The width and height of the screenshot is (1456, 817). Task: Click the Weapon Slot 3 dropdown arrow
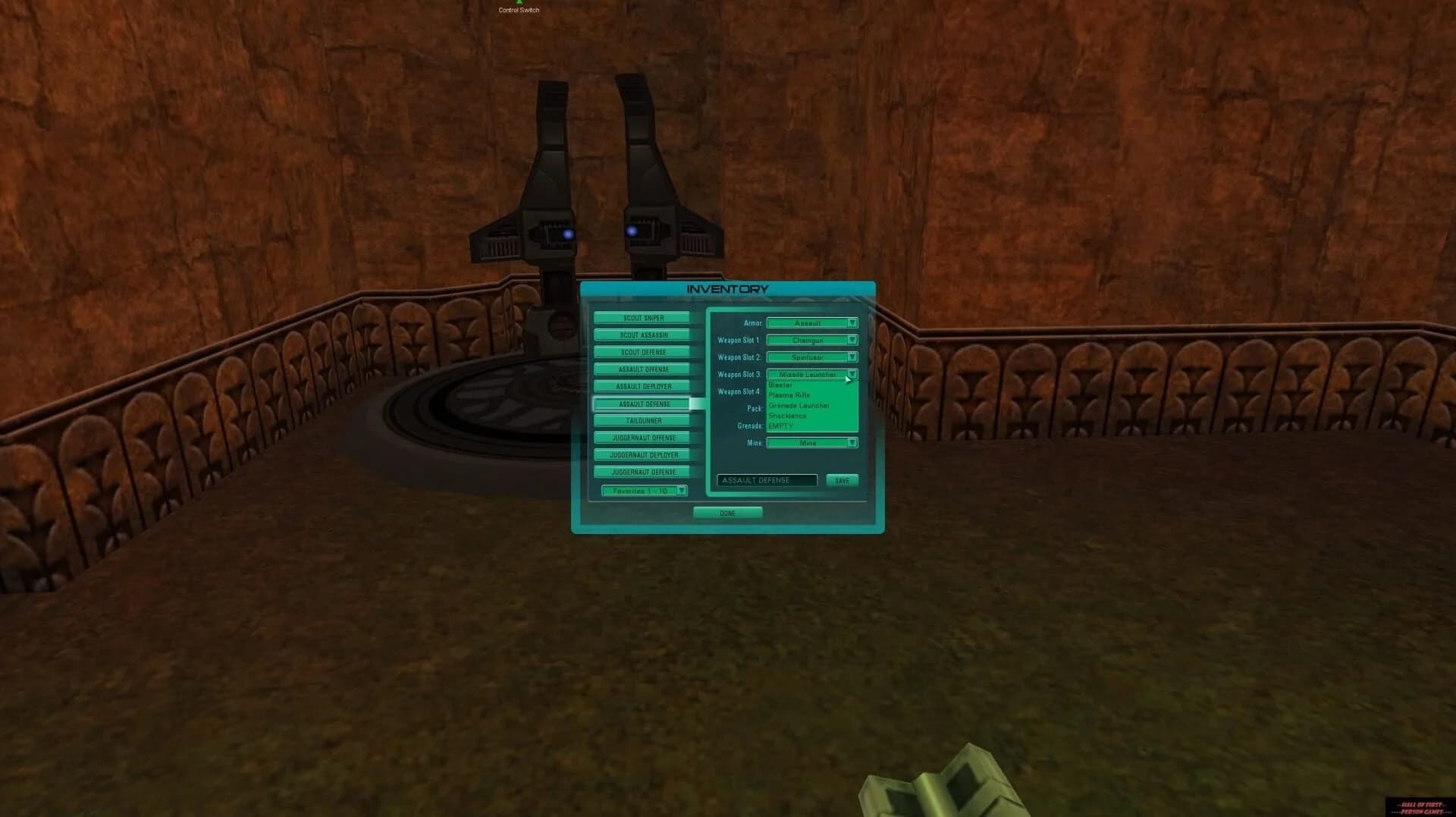(x=852, y=375)
